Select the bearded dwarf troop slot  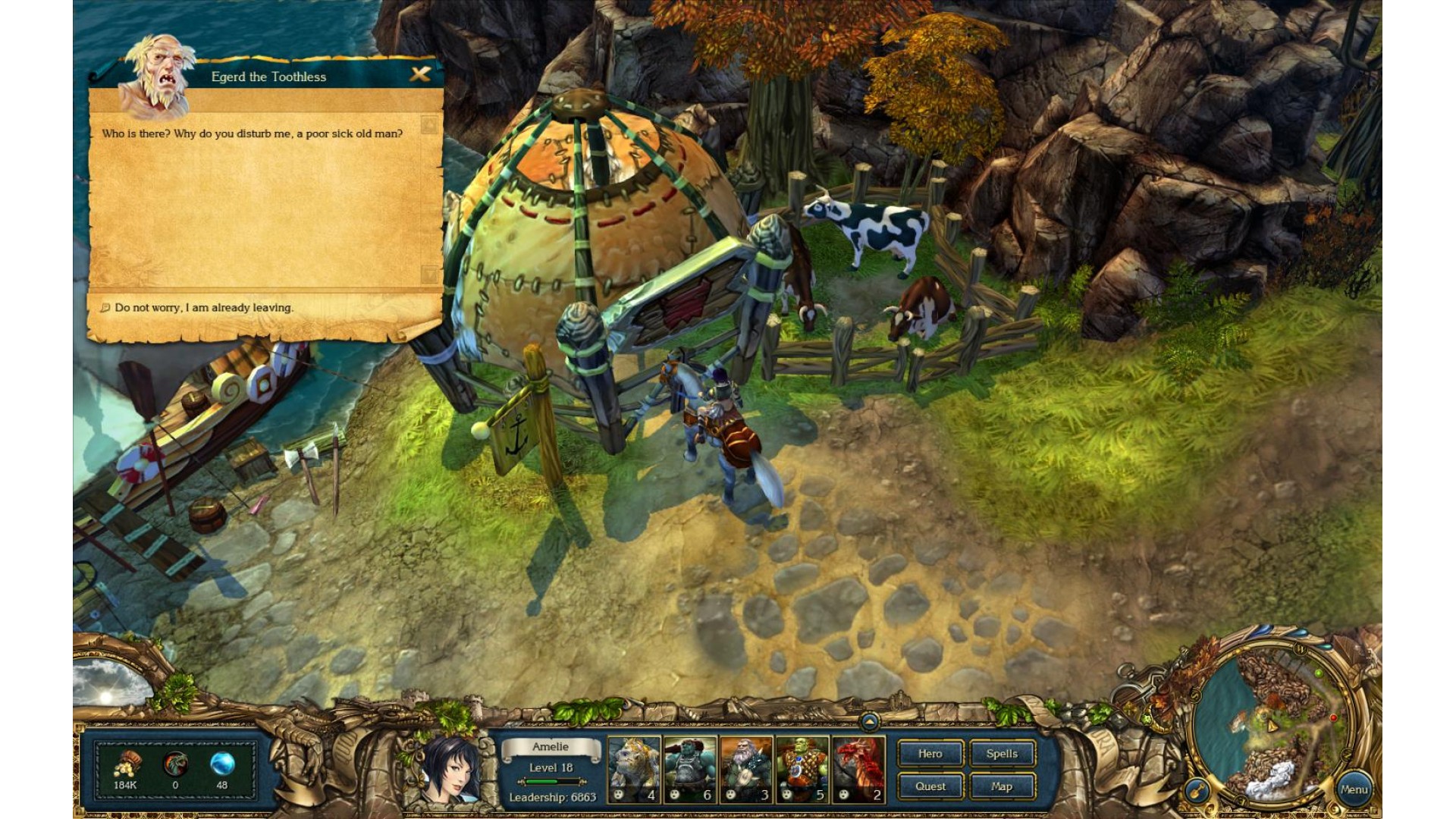coord(746,770)
